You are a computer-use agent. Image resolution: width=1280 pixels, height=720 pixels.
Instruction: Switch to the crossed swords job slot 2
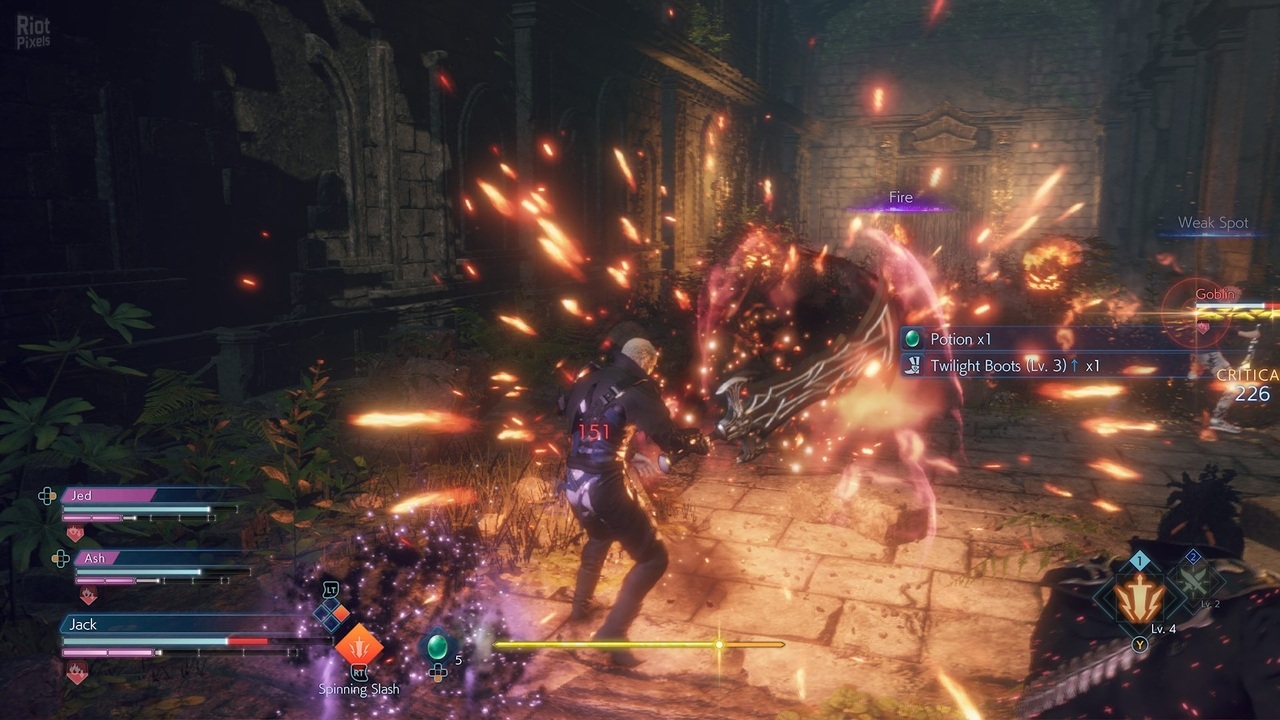coord(1193,580)
